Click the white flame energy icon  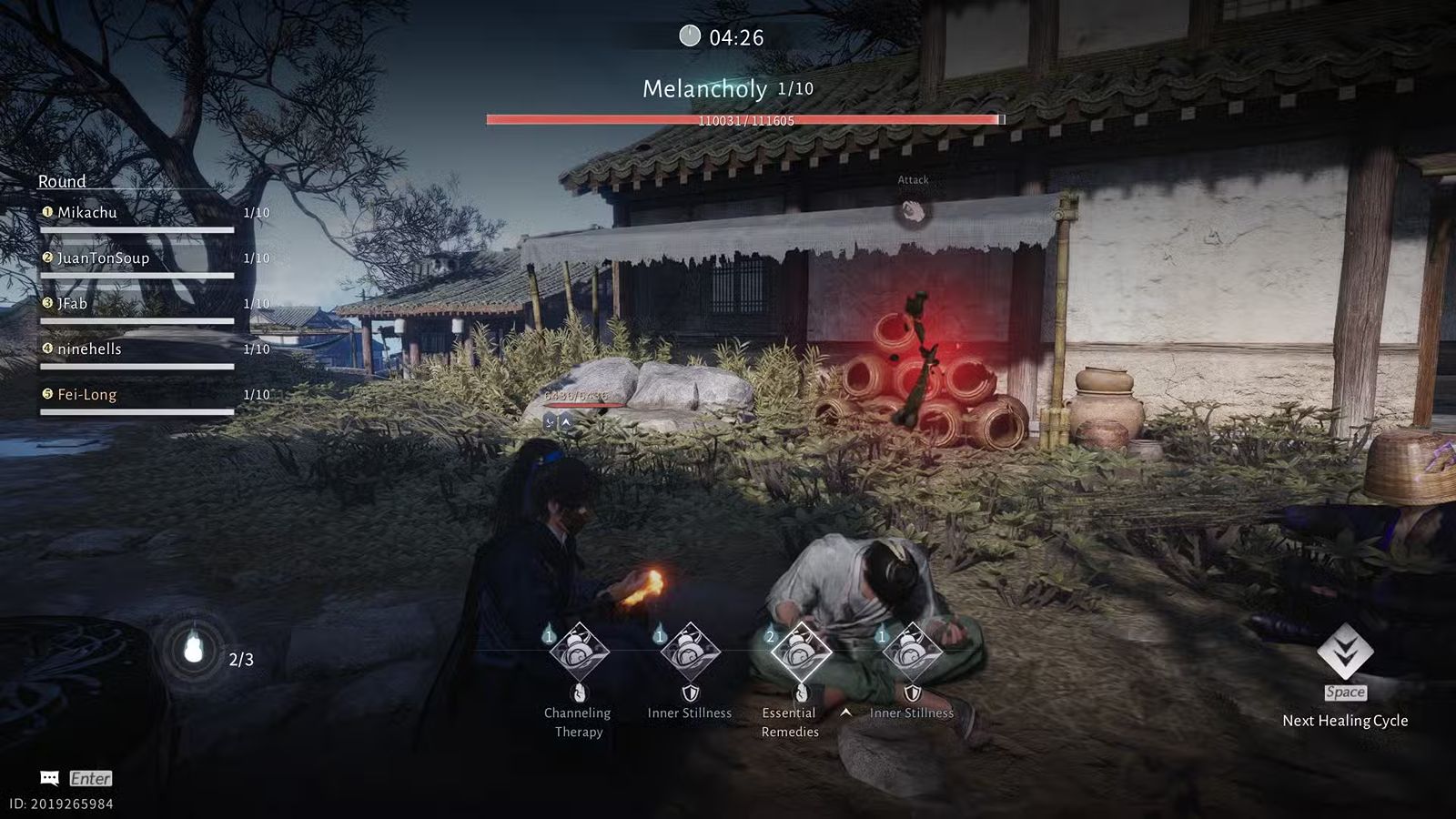pyautogui.click(x=193, y=651)
